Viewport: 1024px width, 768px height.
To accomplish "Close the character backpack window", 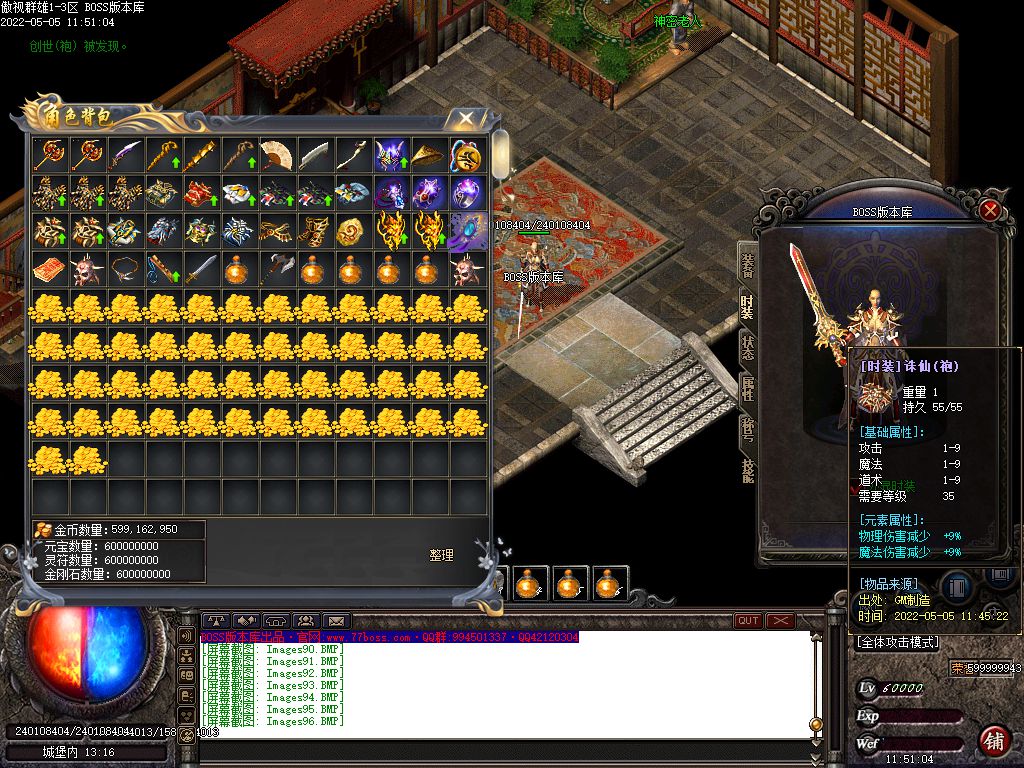I will pyautogui.click(x=466, y=119).
